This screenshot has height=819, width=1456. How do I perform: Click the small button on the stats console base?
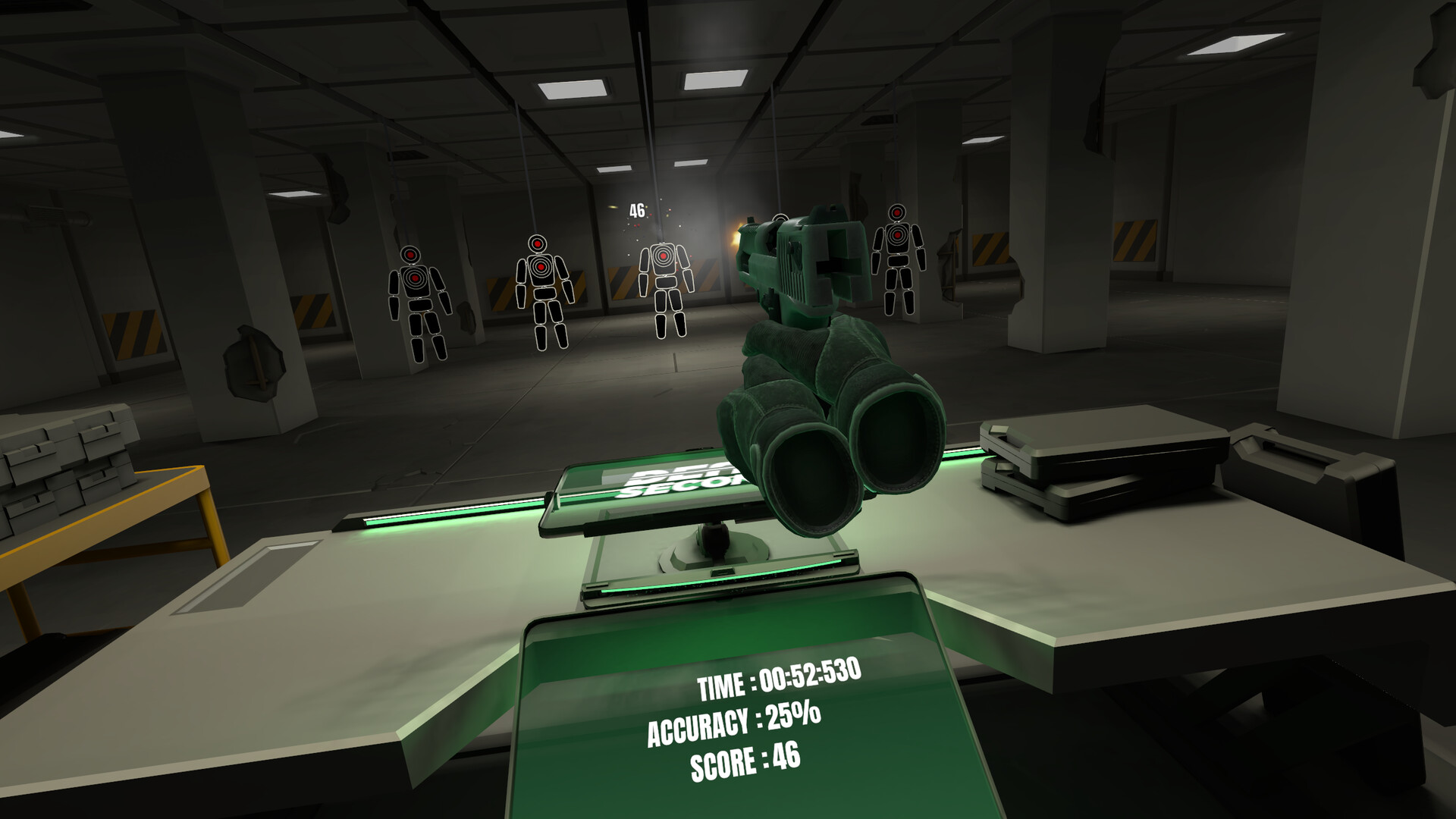(722, 573)
